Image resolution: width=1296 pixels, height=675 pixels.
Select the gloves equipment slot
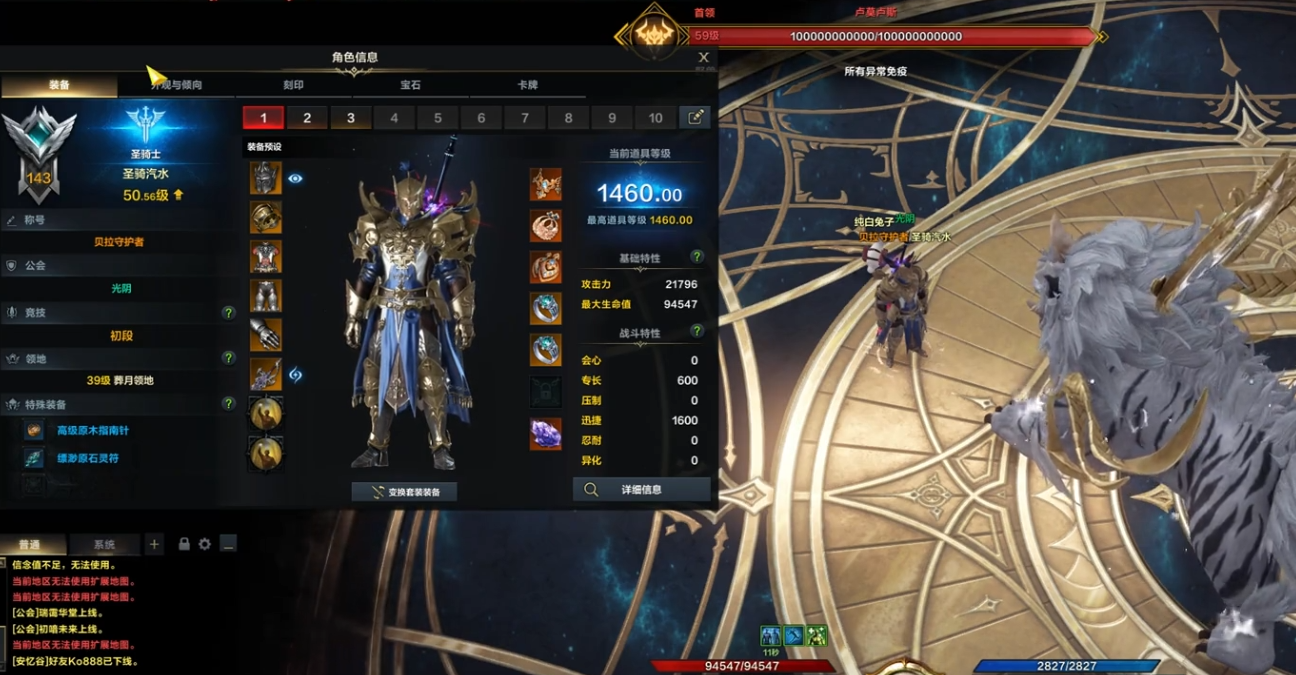pyautogui.click(x=265, y=334)
